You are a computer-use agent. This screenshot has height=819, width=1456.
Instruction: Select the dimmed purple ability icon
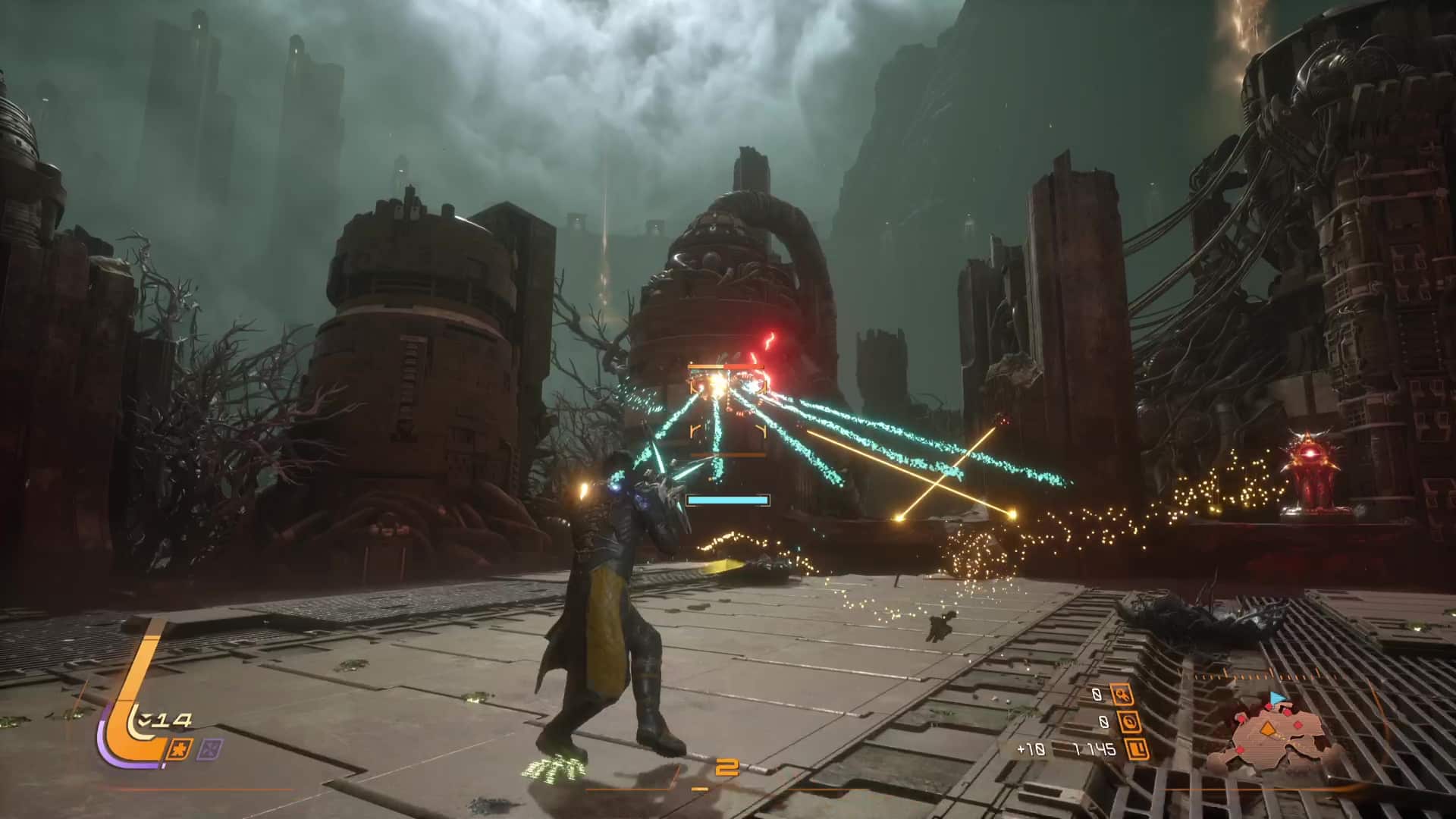[208, 749]
